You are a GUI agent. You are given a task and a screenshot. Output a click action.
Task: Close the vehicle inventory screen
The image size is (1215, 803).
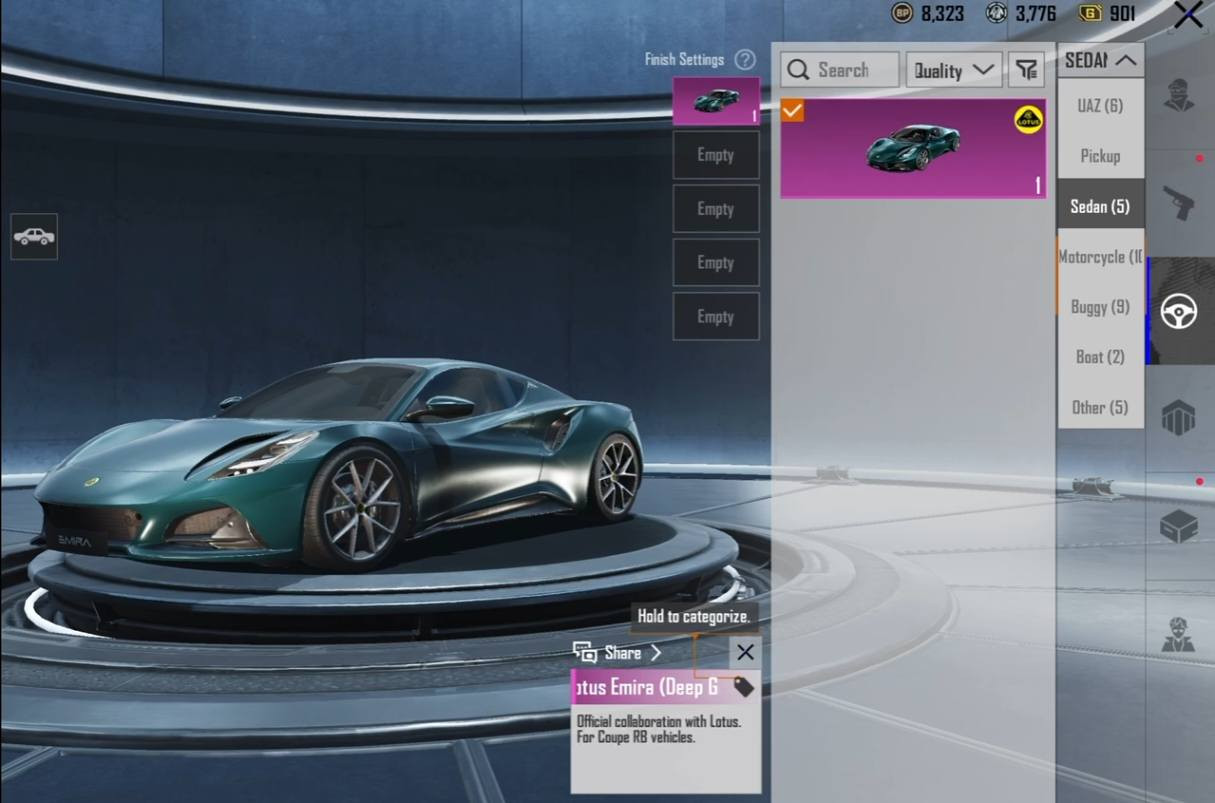(x=1188, y=15)
